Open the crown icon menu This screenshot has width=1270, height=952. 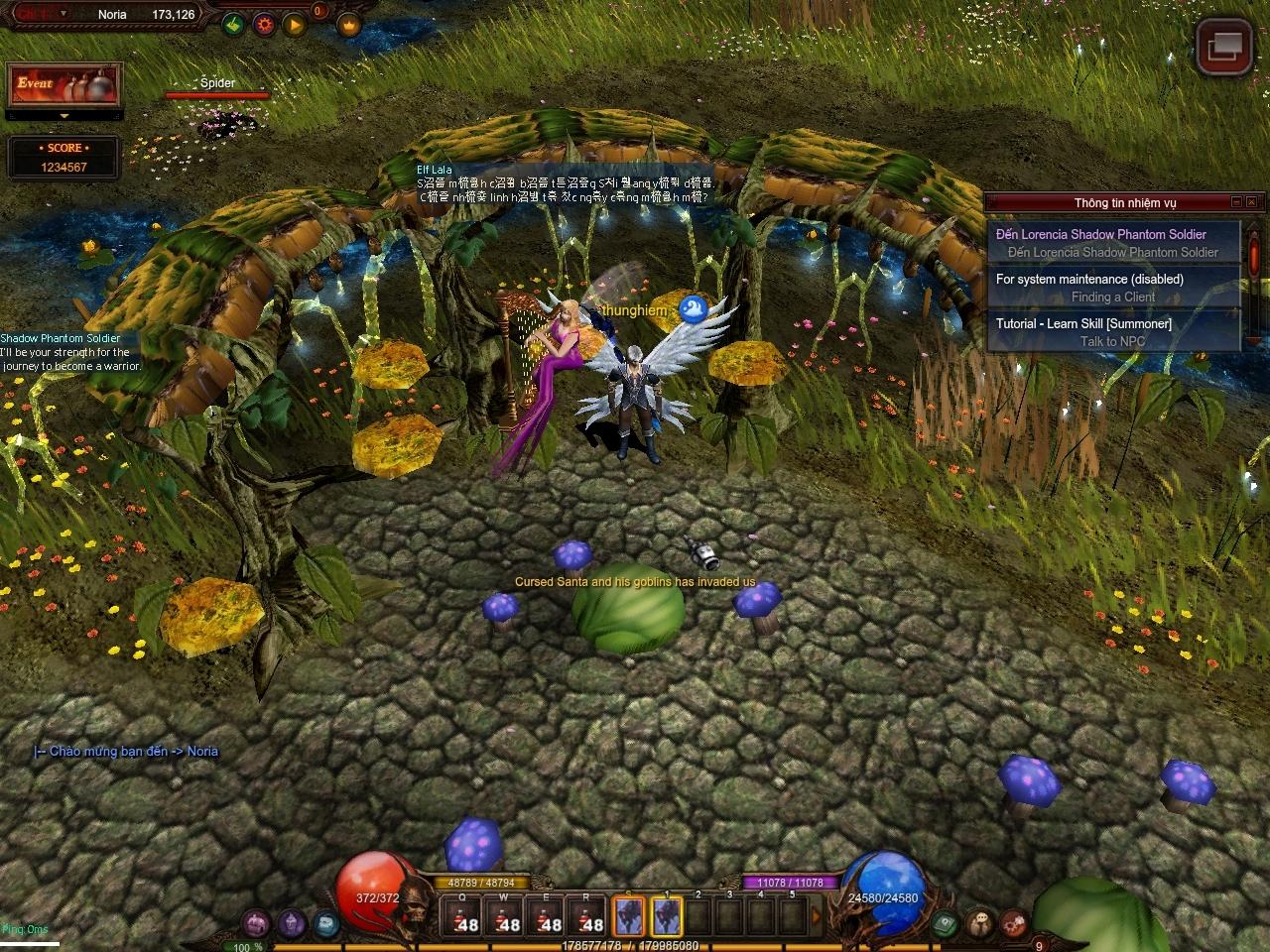pos(348,24)
